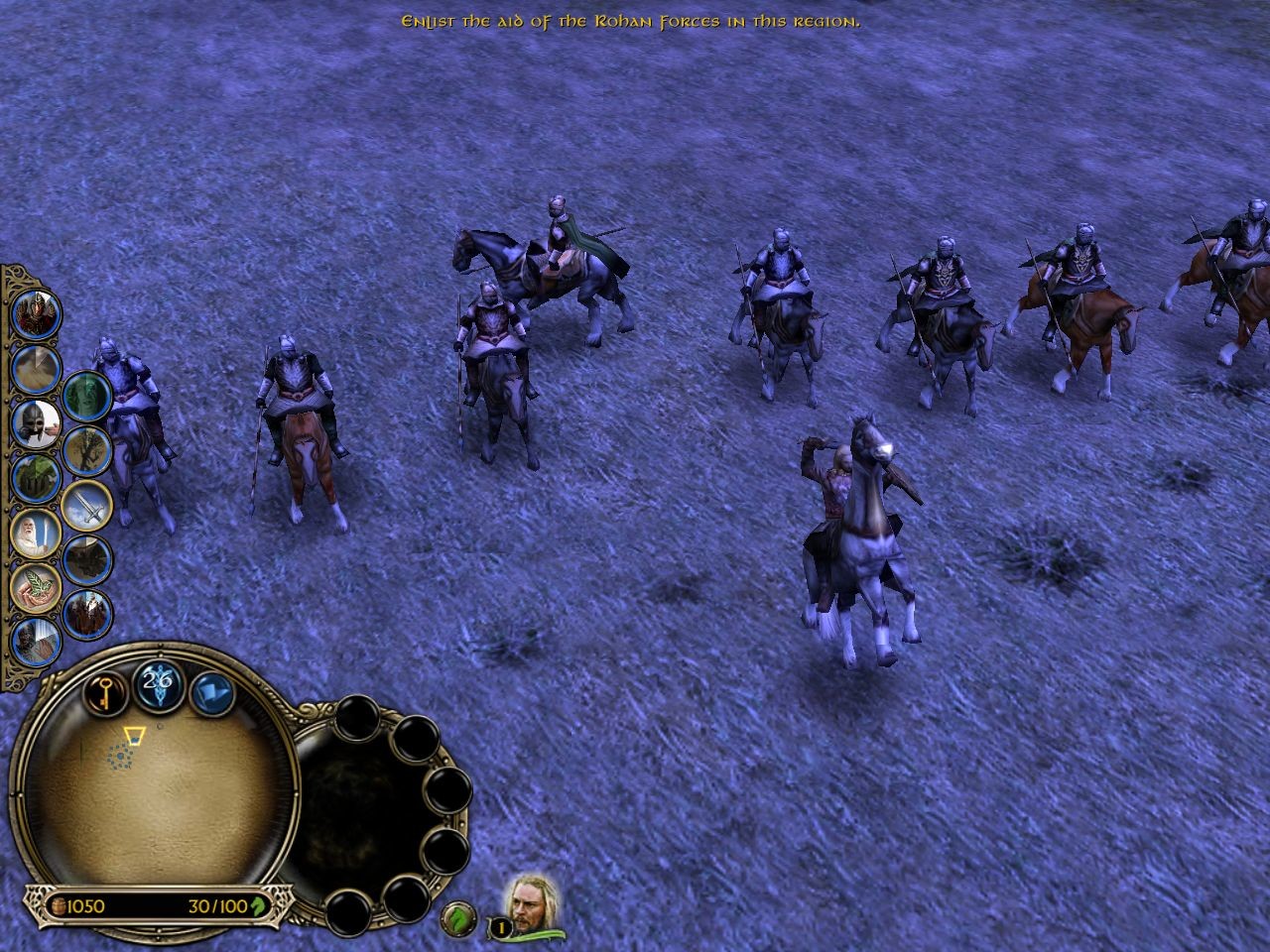Click the dark eagle icon in the sidebar
The height and width of the screenshot is (952, 1270).
point(87,559)
